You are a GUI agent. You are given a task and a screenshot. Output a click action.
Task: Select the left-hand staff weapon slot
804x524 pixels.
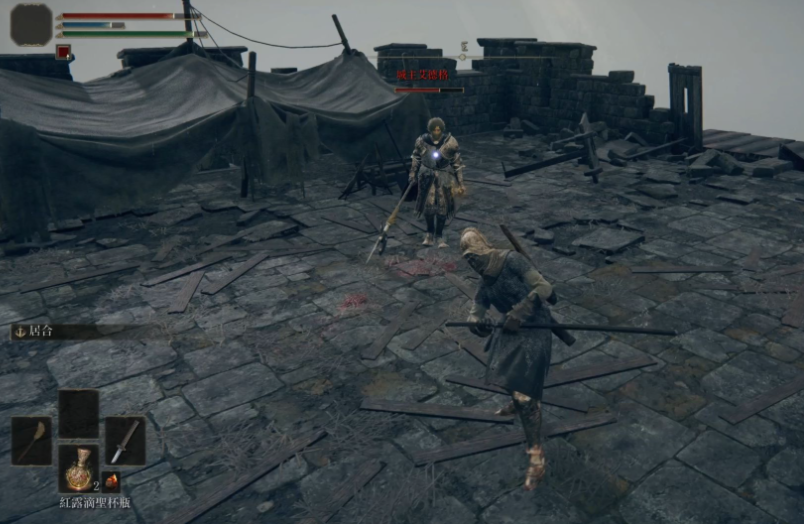[31, 440]
